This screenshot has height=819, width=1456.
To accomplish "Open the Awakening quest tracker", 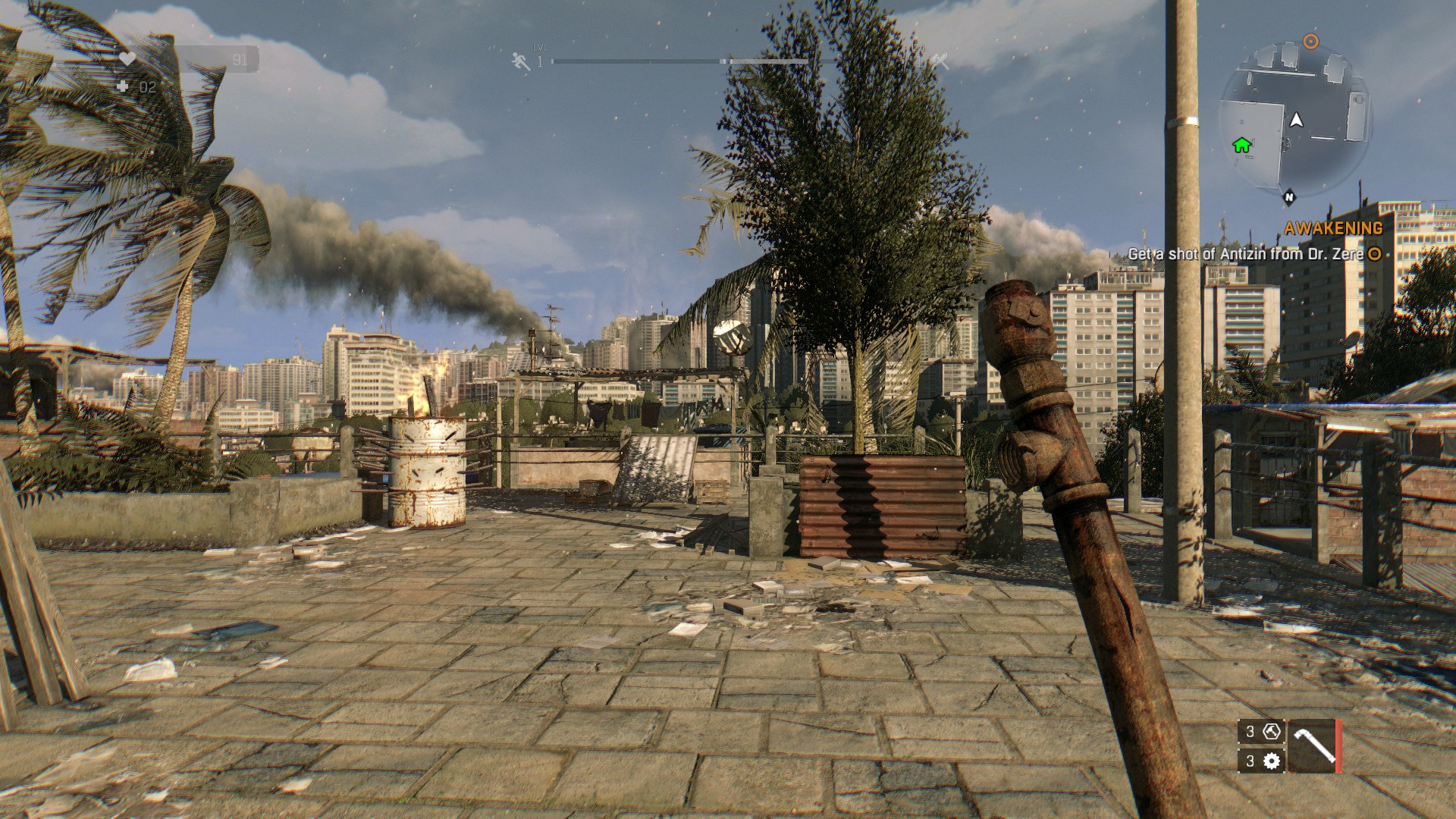I will click(1333, 228).
